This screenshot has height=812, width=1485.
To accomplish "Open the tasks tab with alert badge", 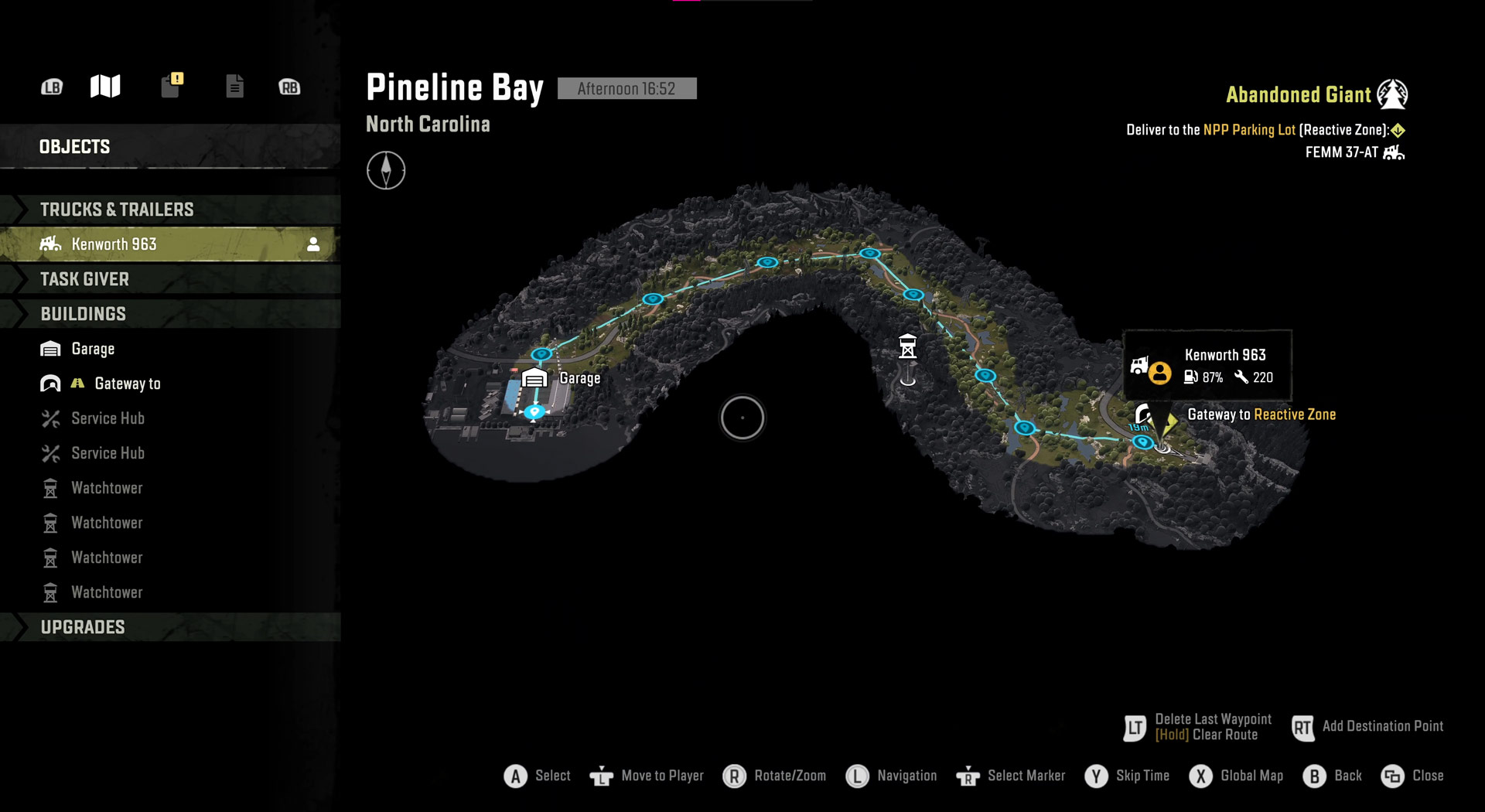I will [172, 85].
